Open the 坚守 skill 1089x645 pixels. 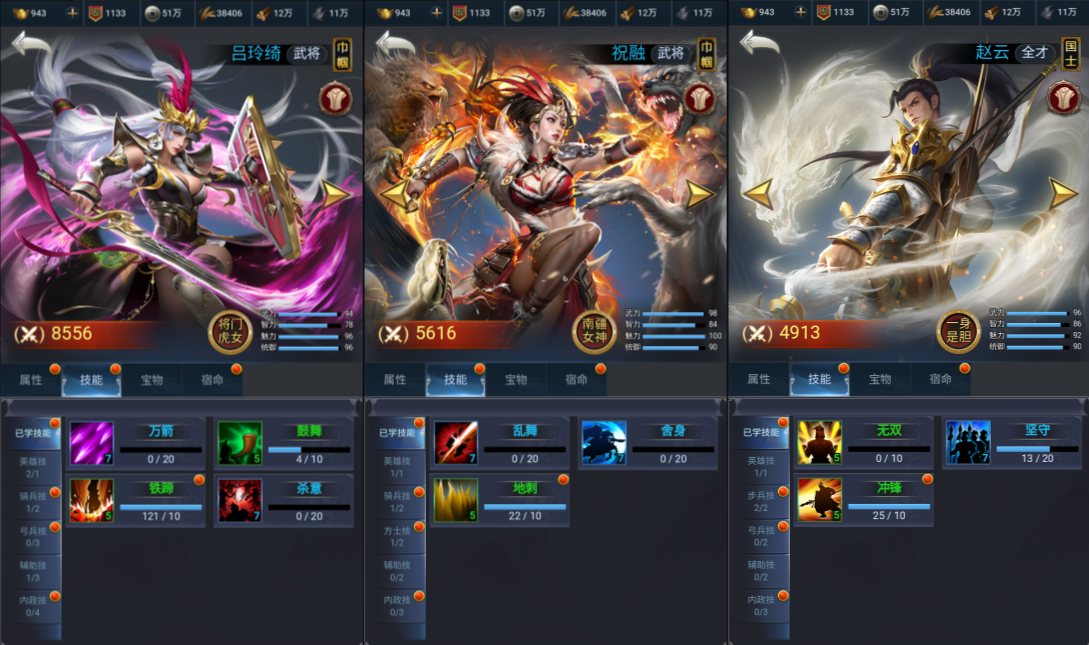click(968, 443)
